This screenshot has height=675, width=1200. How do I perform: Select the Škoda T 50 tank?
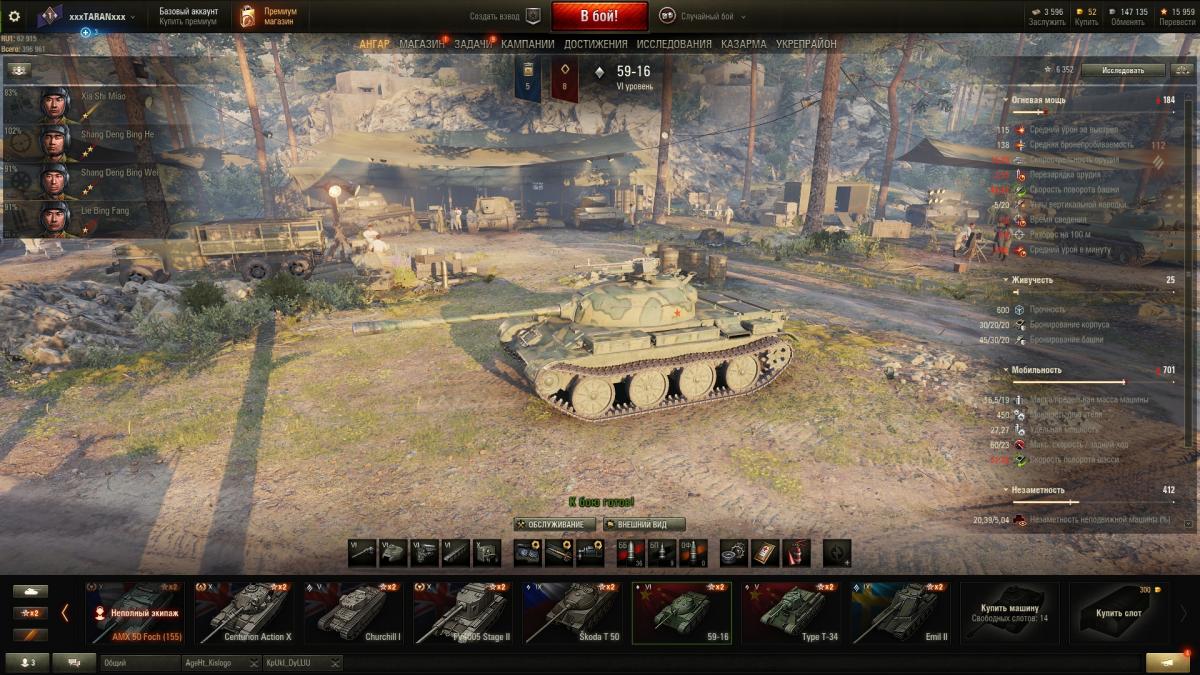(x=573, y=613)
